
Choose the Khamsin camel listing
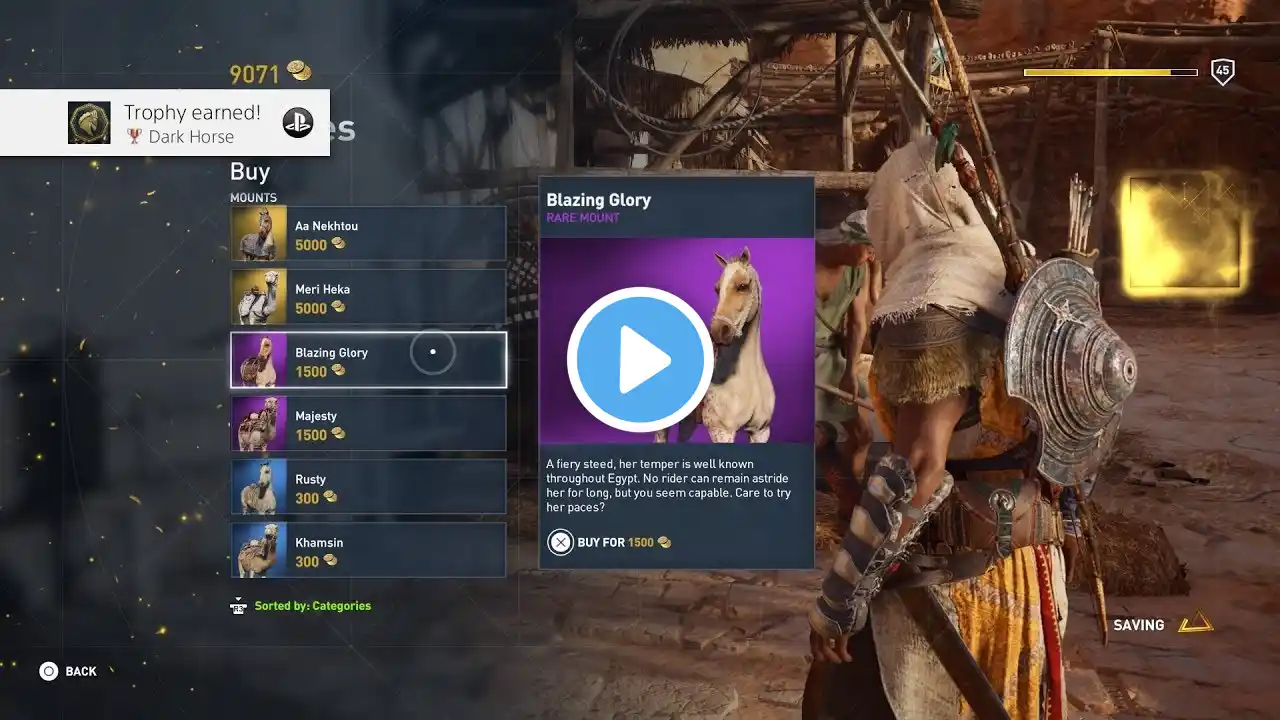pos(368,550)
